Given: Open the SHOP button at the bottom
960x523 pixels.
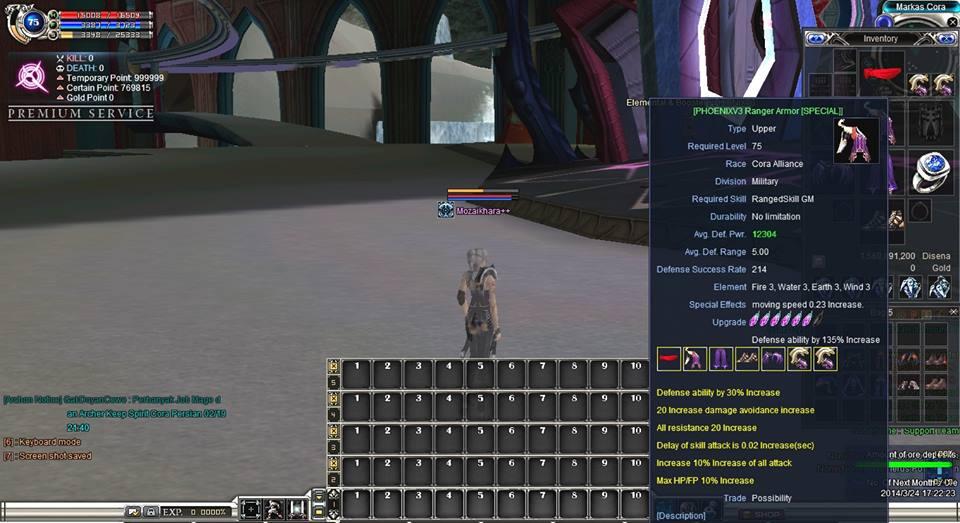Looking at the screenshot, I should tap(767, 515).
